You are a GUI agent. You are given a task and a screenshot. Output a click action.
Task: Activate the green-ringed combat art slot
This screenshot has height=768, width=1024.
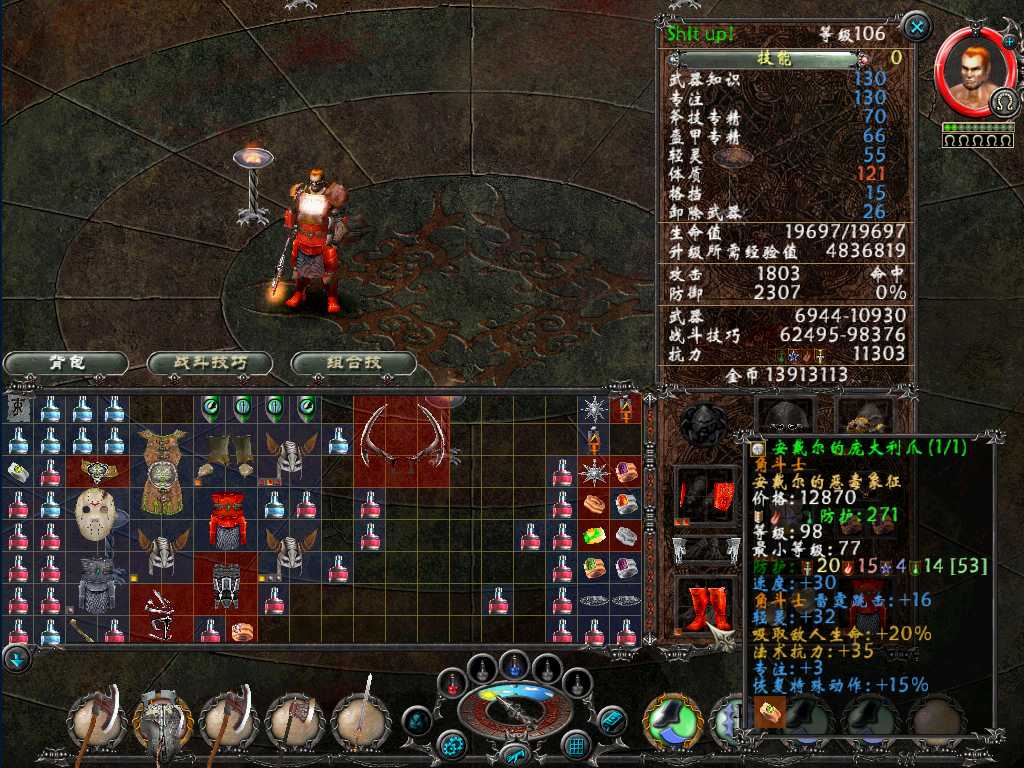674,718
